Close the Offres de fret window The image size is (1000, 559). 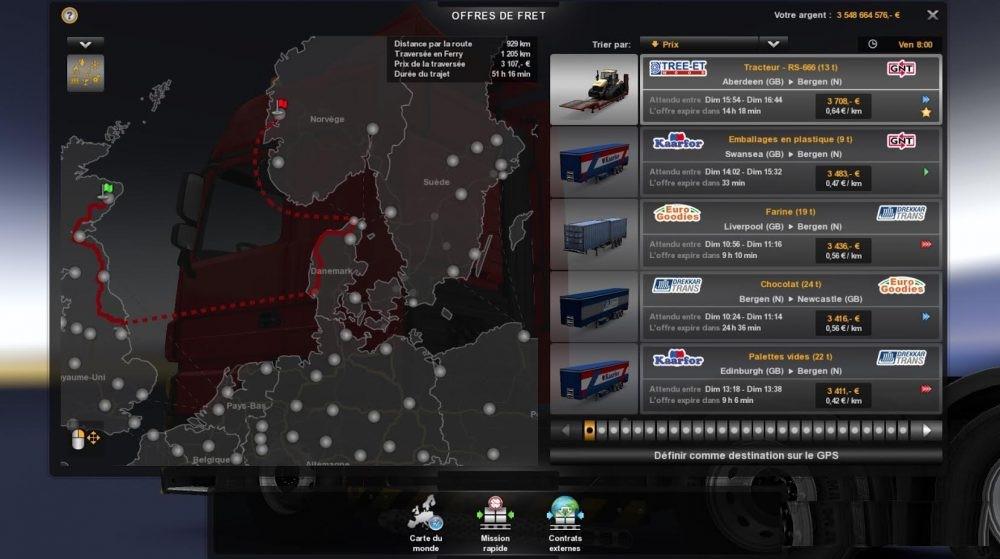click(x=932, y=15)
